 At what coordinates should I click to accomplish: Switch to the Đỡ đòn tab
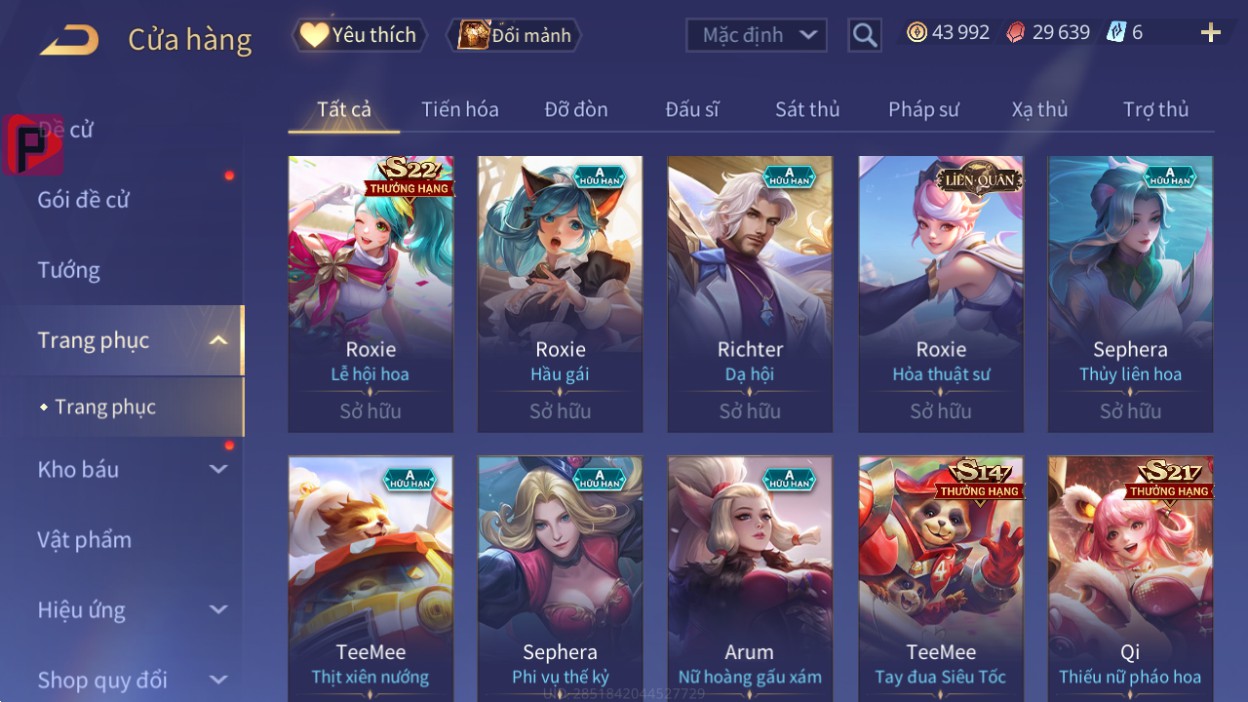[576, 109]
